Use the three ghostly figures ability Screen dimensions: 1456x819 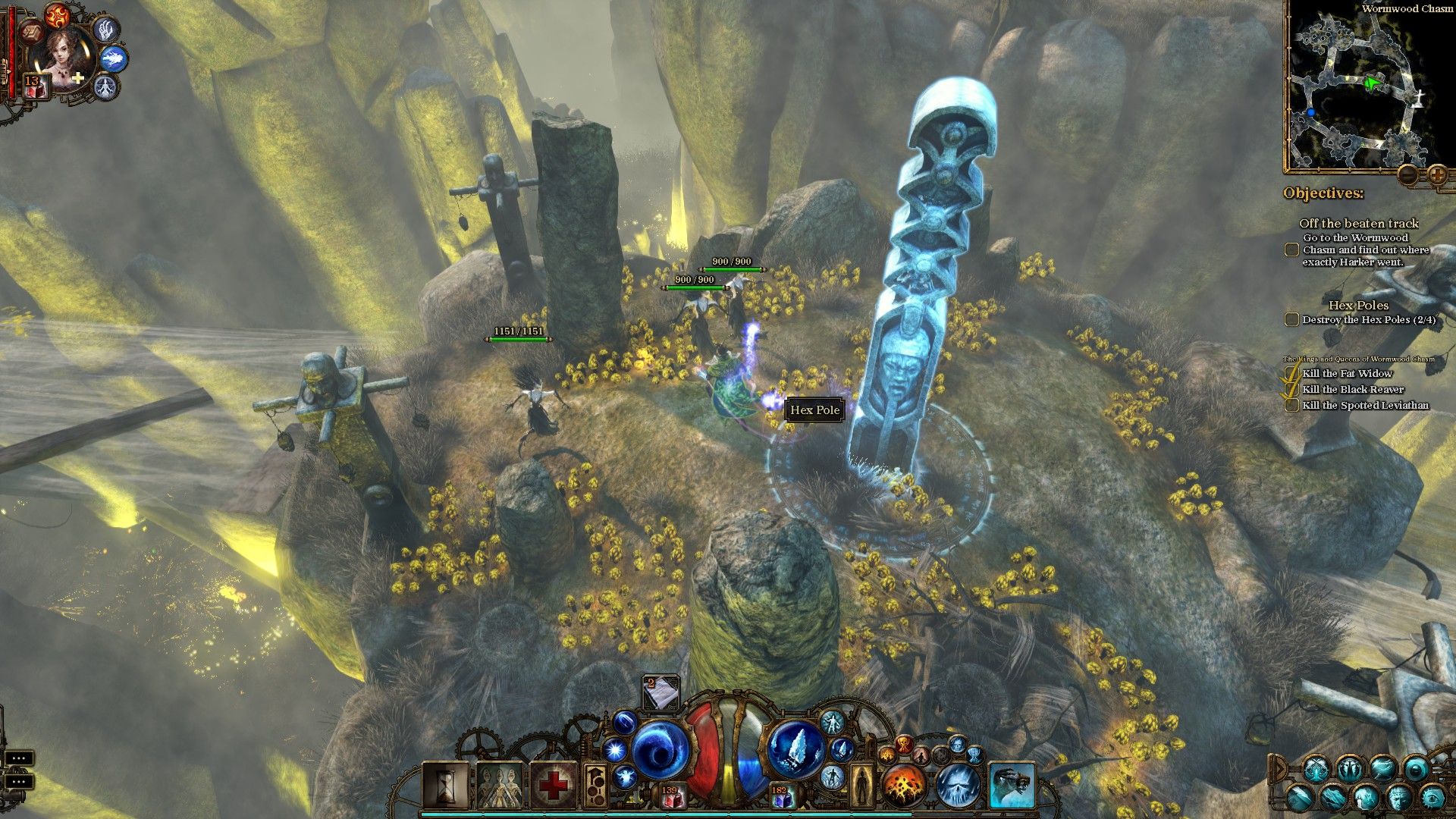(x=499, y=784)
